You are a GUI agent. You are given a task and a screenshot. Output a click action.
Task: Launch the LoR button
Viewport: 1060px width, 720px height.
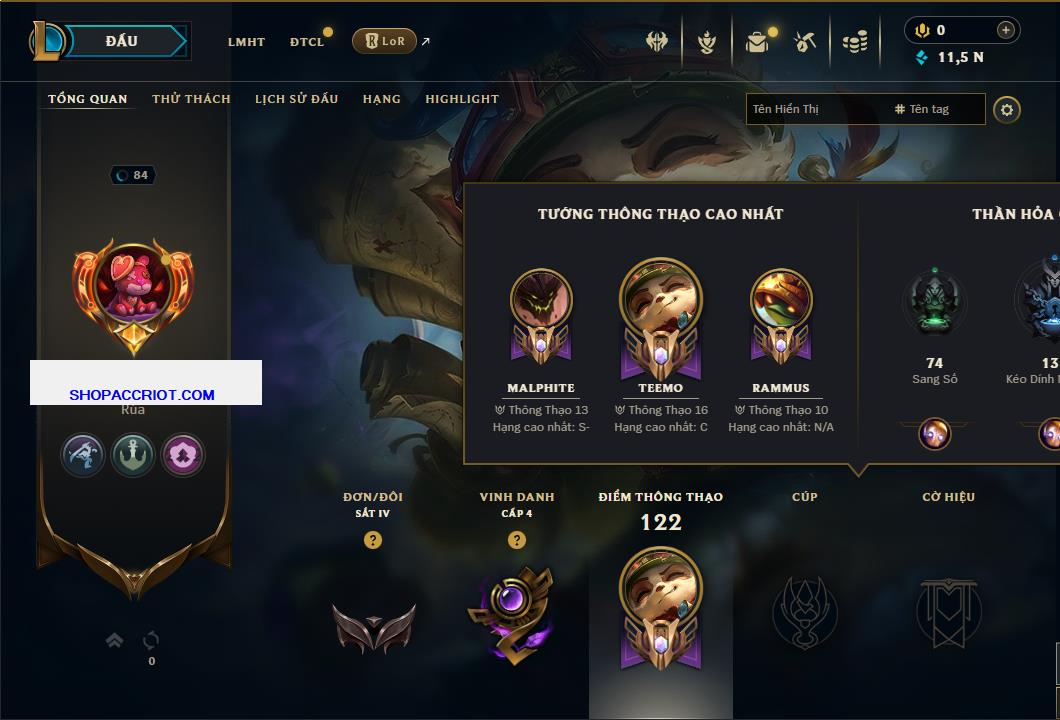click(x=384, y=41)
